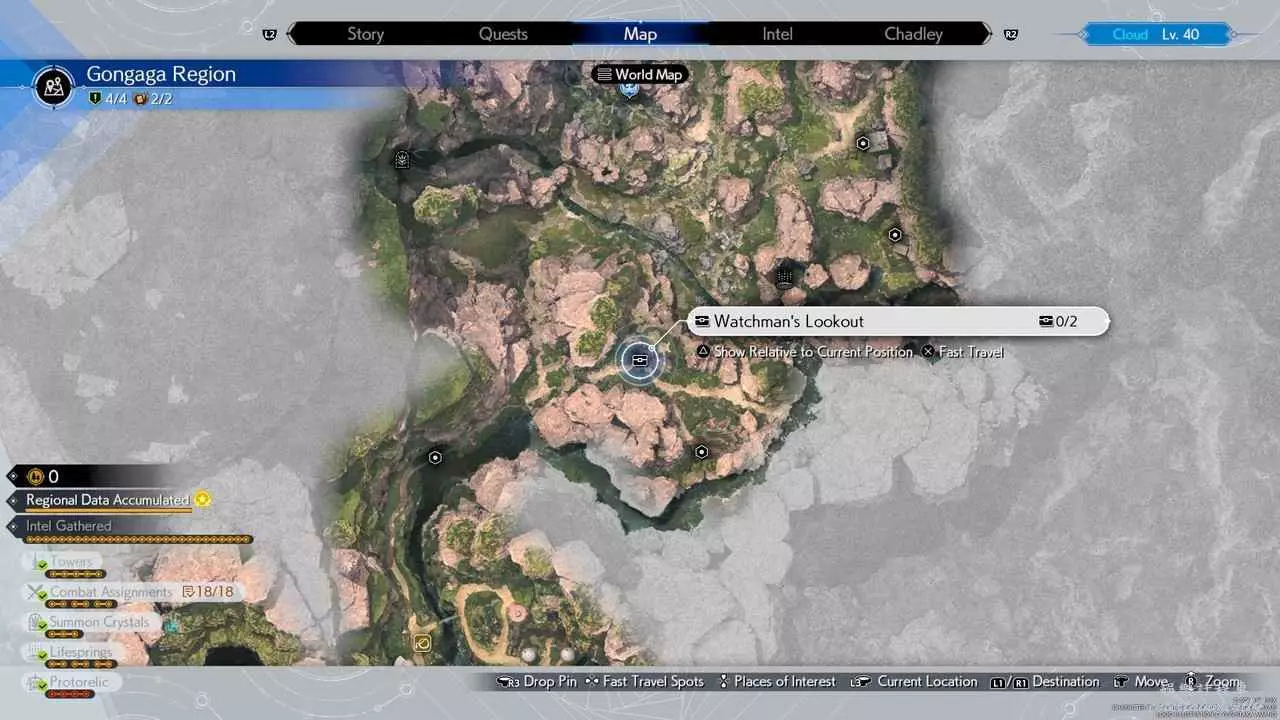Select the Map tab
Screen dimensions: 1280x720
point(640,34)
